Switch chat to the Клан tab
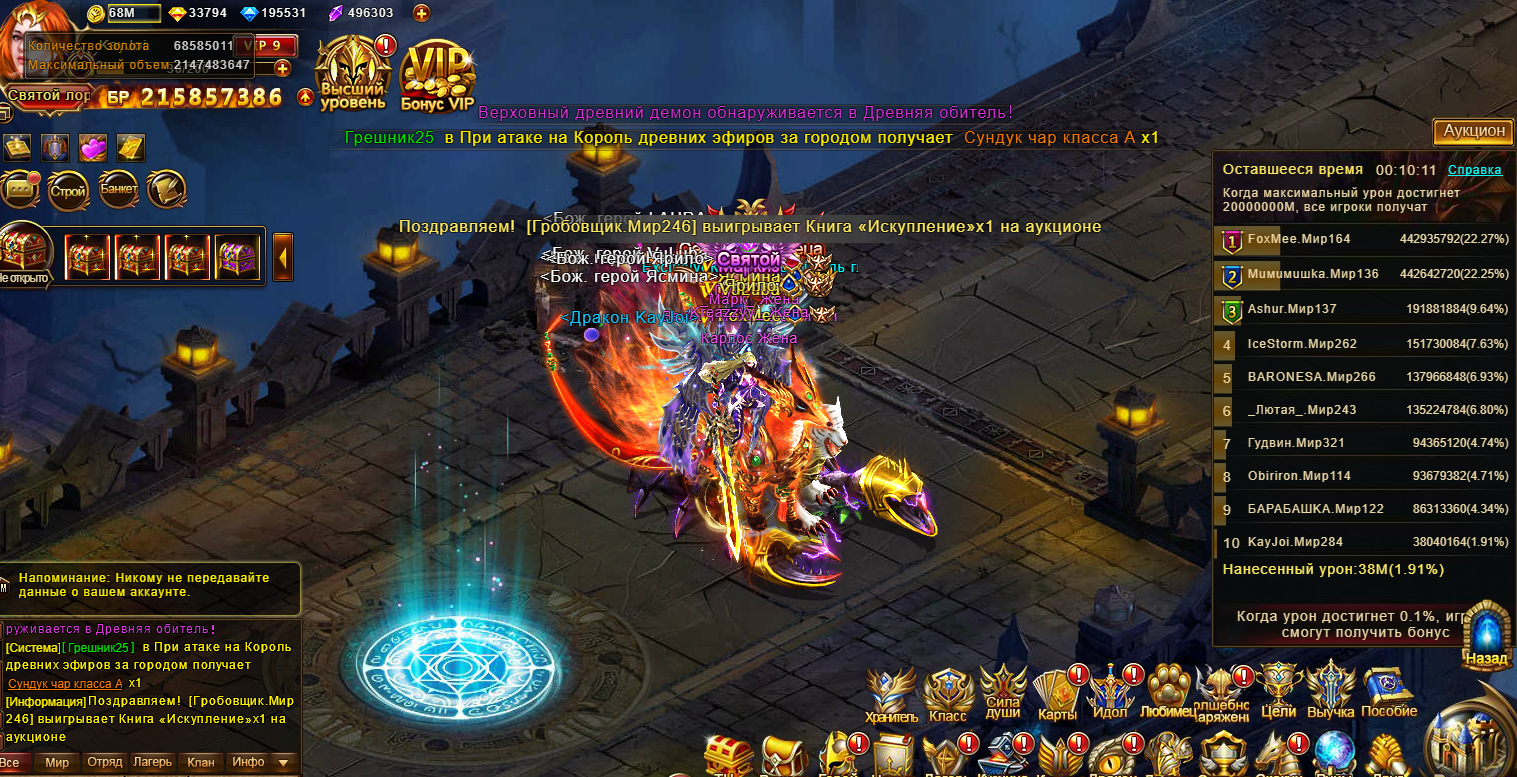 200,762
